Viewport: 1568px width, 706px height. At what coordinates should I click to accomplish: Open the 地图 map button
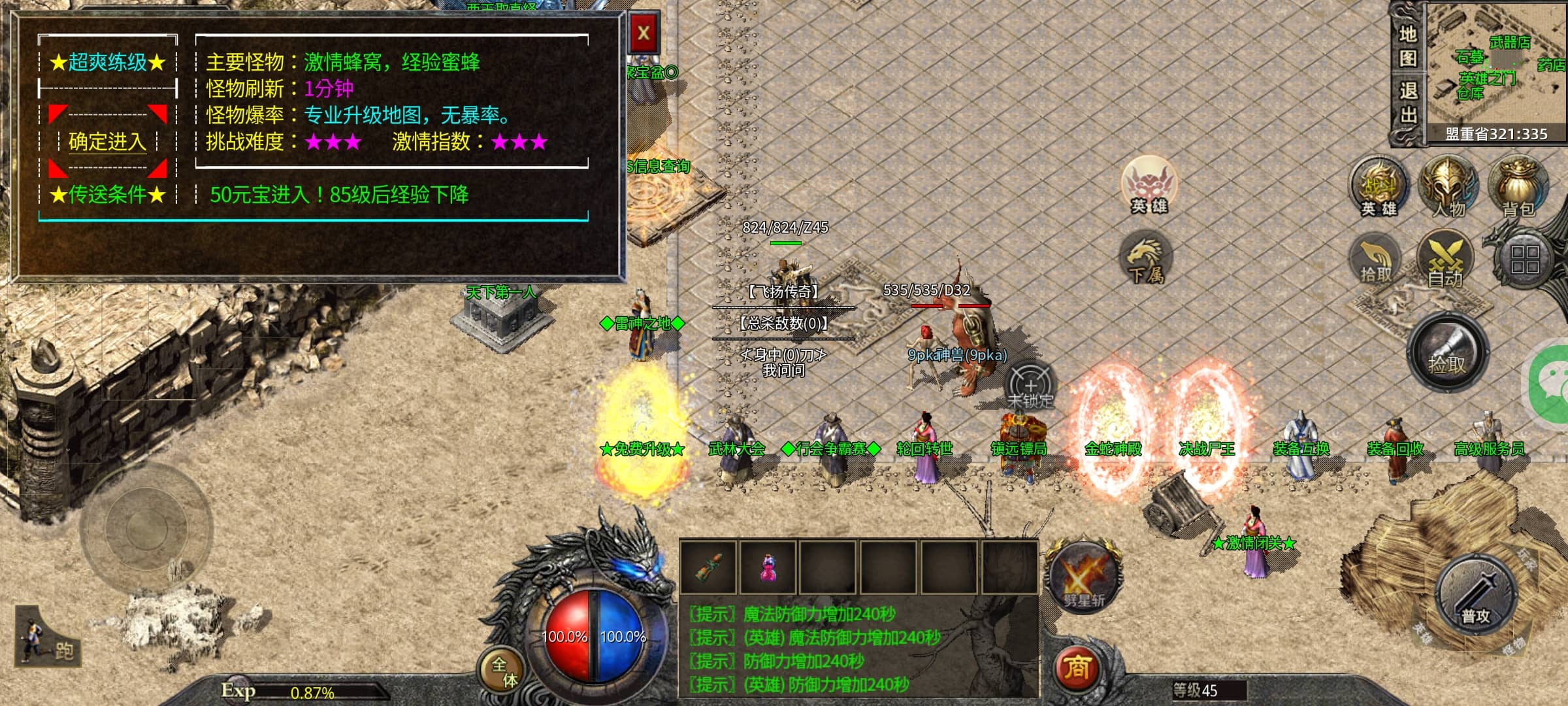pos(1408,46)
